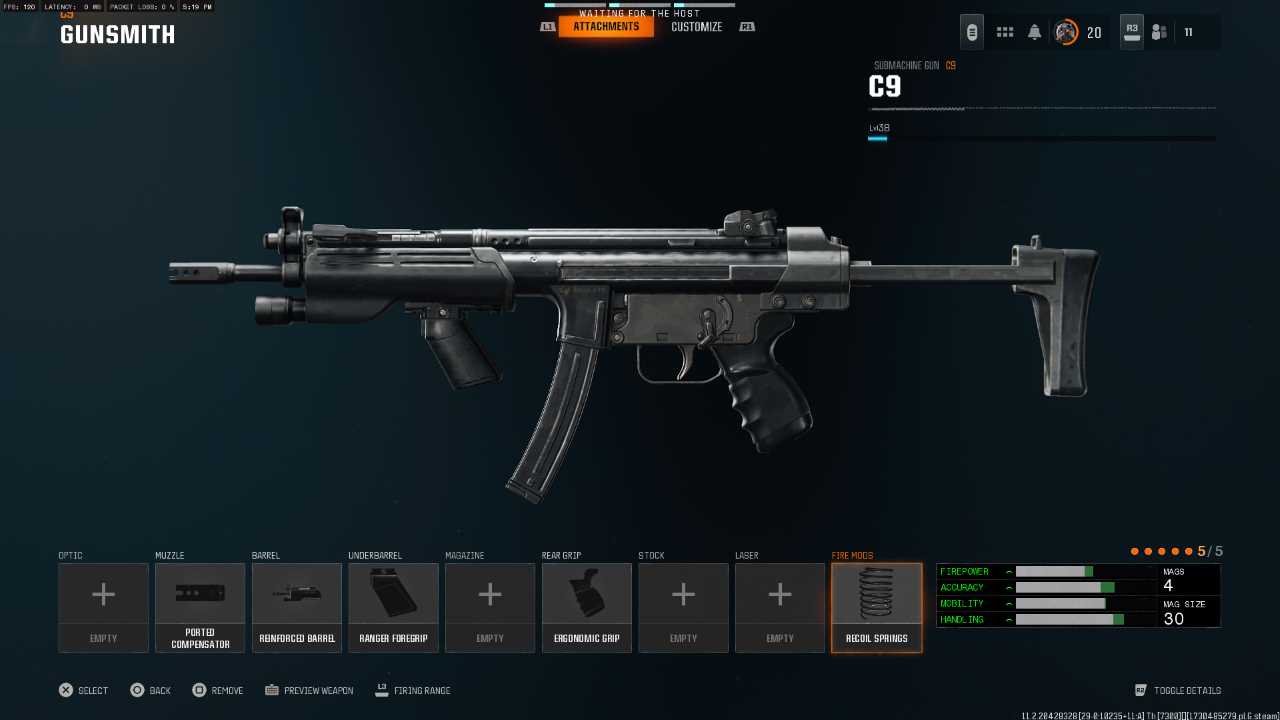
Task: Open the grid menu icon
Action: tap(1005, 32)
